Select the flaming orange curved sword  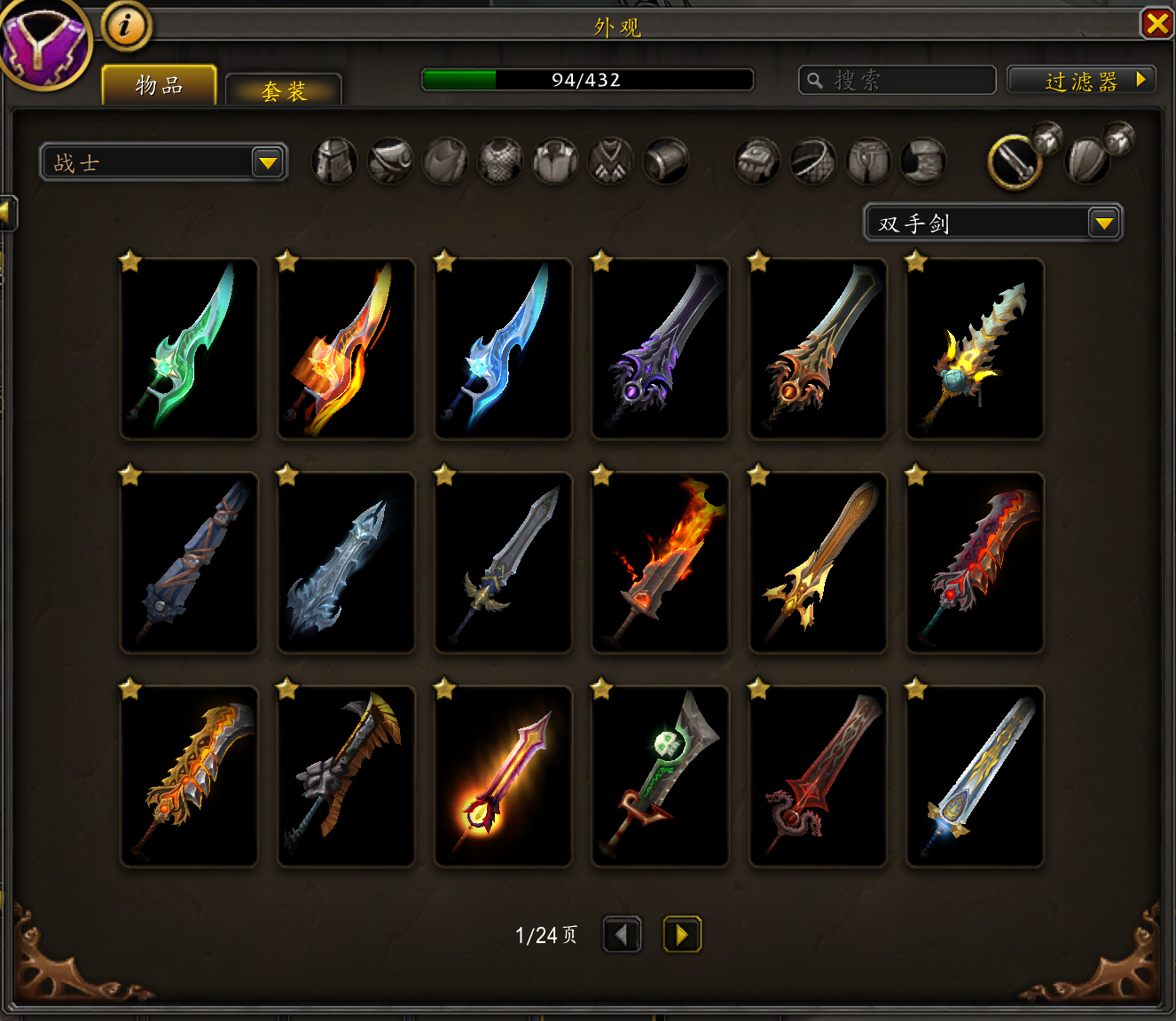[346, 349]
